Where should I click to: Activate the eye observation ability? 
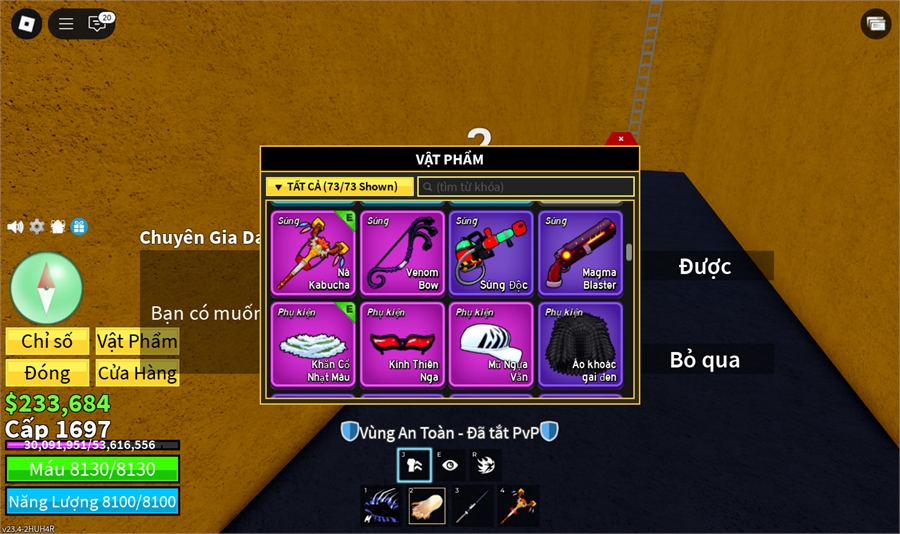[451, 465]
